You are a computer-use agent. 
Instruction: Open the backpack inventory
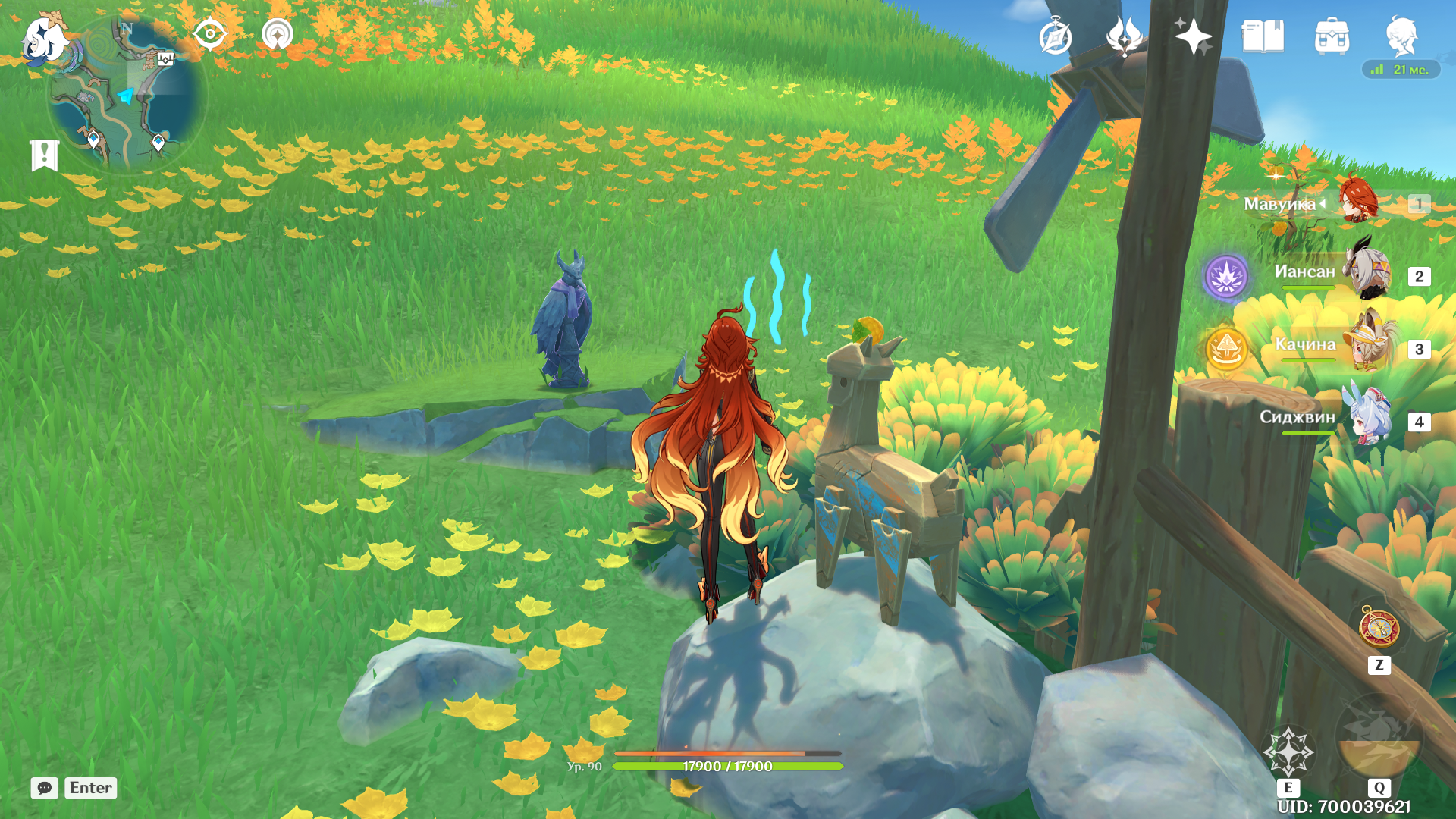pyautogui.click(x=1332, y=36)
